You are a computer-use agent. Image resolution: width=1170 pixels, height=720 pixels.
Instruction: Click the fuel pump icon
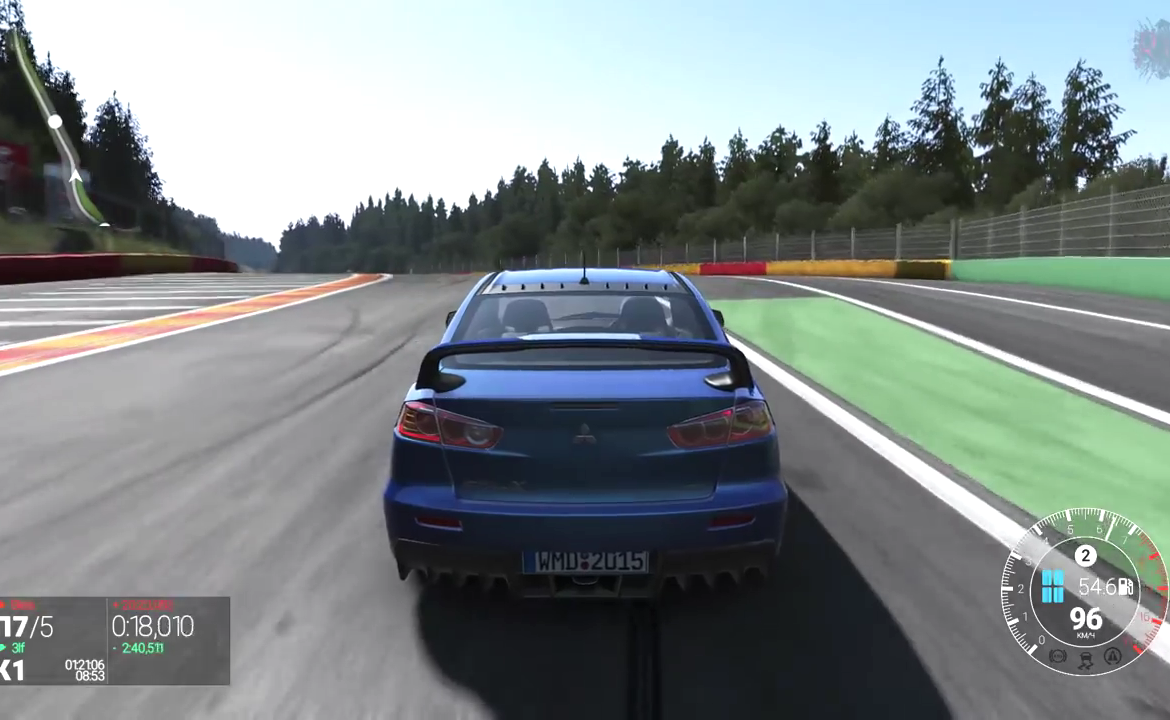tap(1126, 587)
